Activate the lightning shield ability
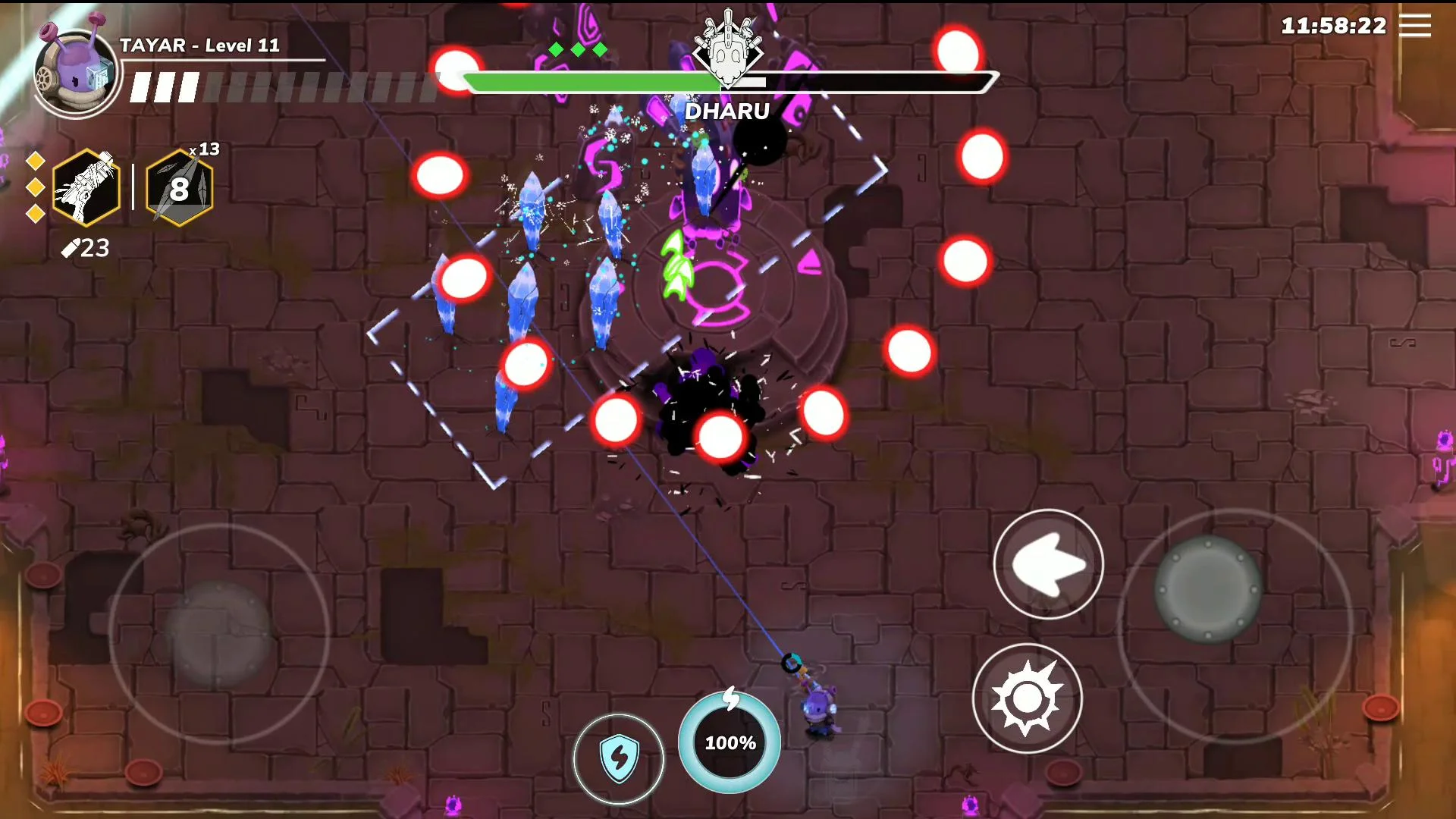 coord(619,758)
